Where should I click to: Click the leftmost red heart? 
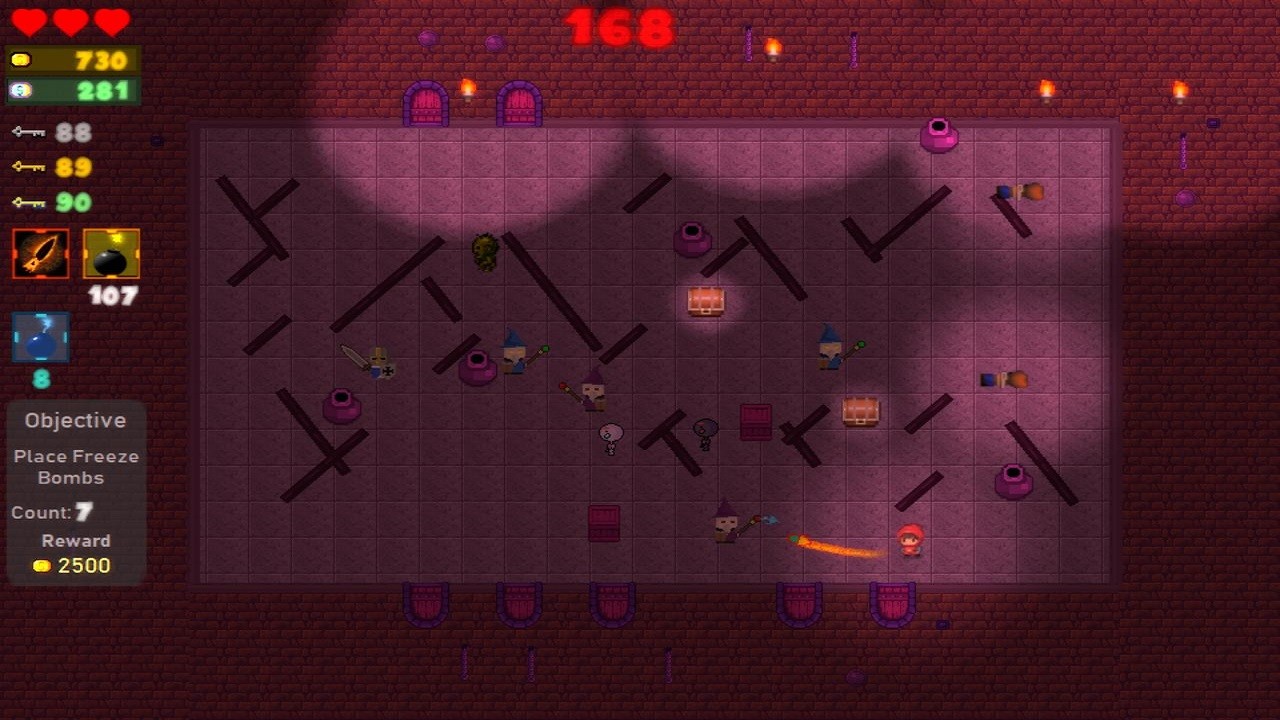click(x=31, y=22)
